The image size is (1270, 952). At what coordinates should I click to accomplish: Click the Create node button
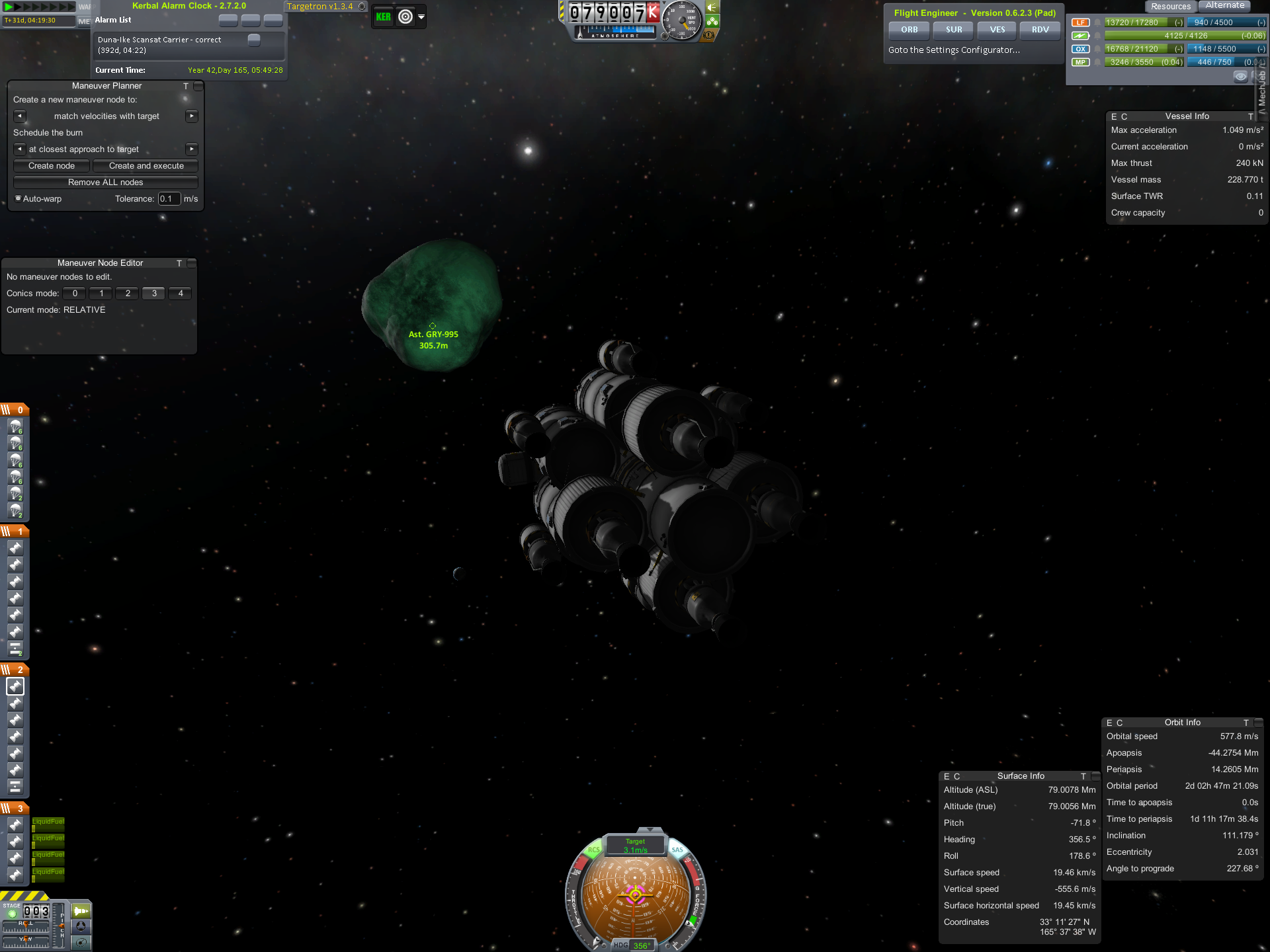point(52,166)
